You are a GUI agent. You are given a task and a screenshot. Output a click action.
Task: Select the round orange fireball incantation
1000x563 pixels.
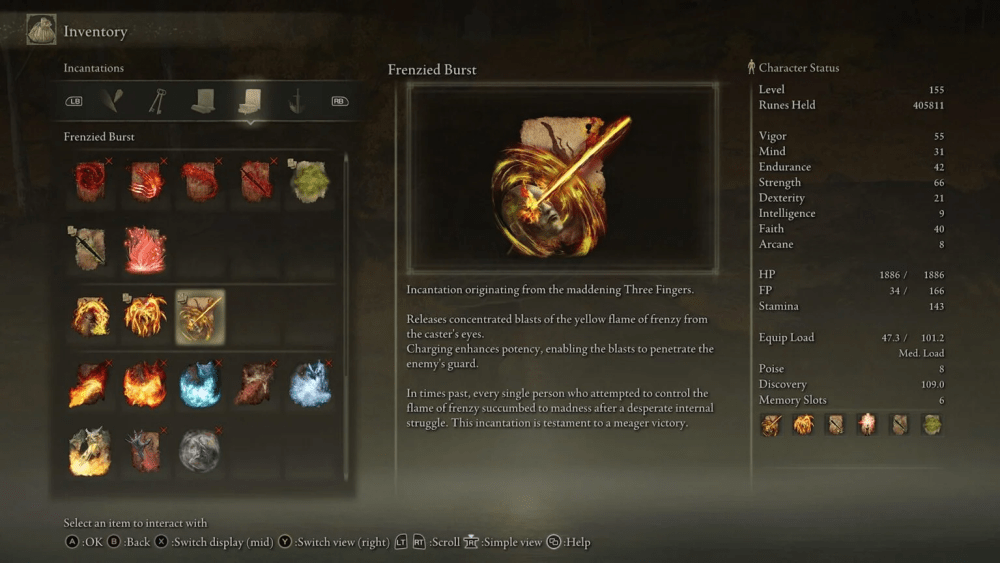coord(144,384)
